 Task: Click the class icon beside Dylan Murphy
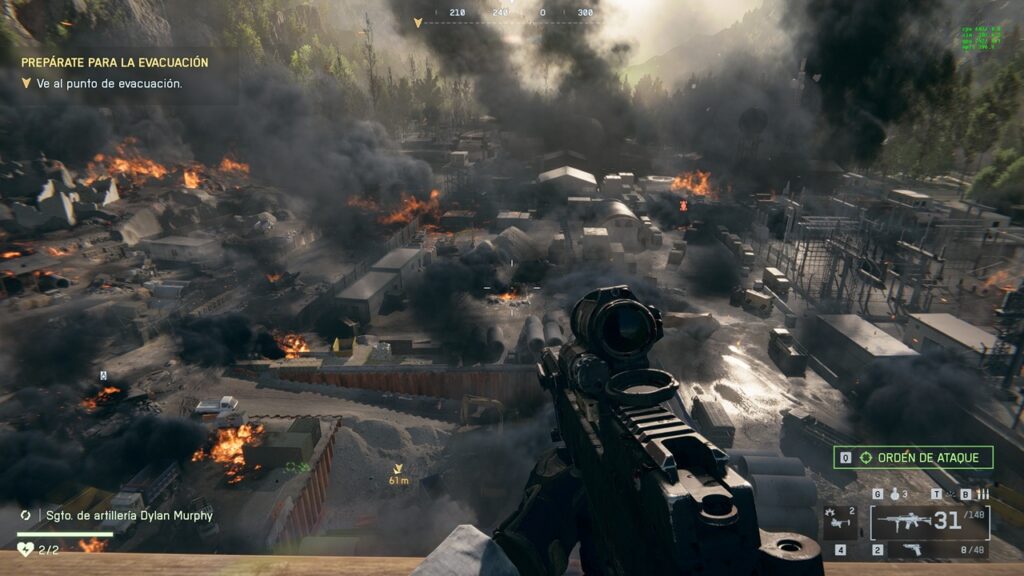tap(25, 515)
